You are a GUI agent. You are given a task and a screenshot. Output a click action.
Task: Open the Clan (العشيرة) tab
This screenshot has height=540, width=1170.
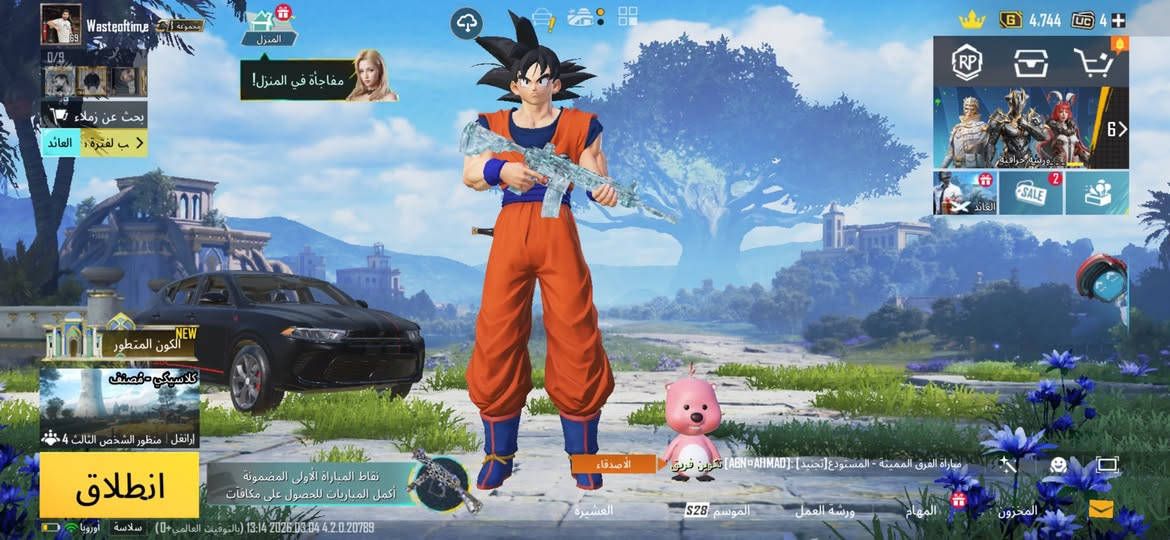(594, 511)
